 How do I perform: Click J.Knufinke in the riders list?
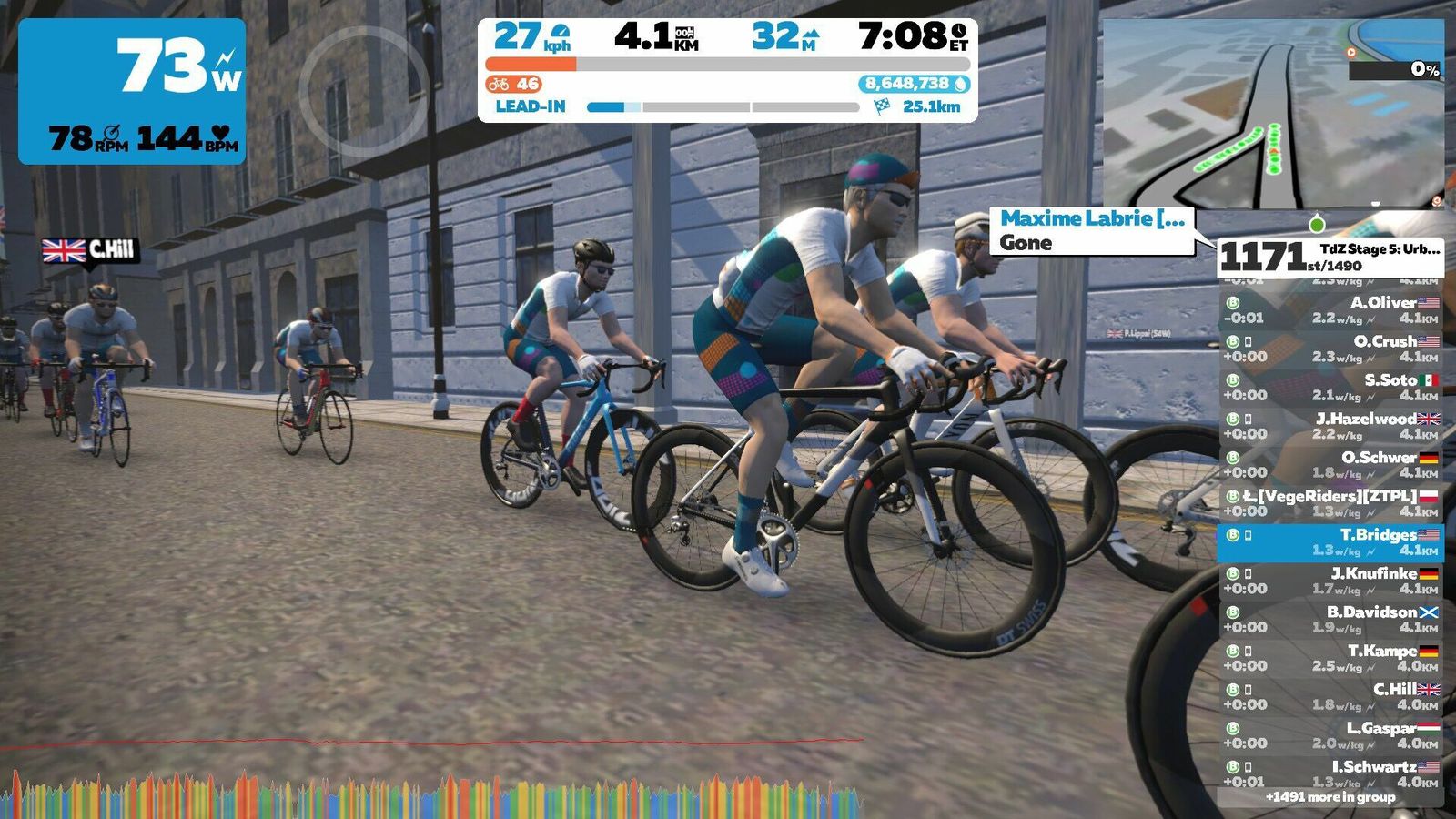pyautogui.click(x=1330, y=581)
